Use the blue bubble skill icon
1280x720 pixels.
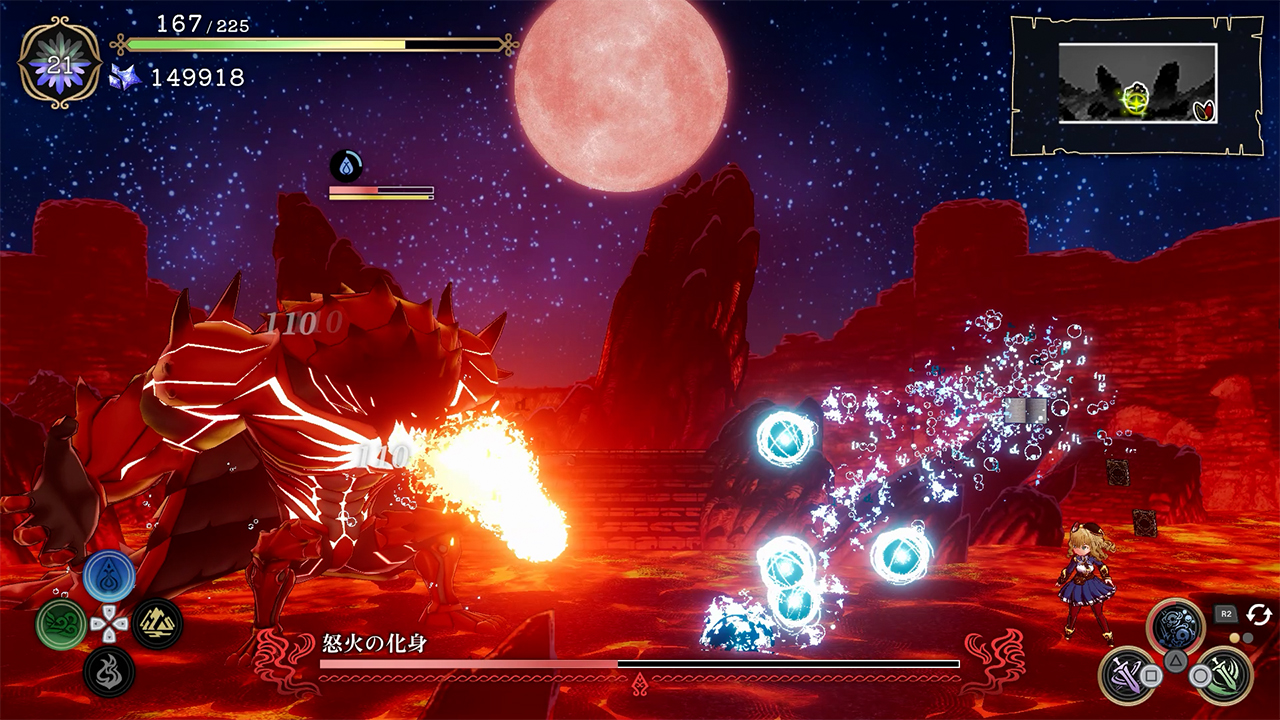pyautogui.click(x=1175, y=627)
